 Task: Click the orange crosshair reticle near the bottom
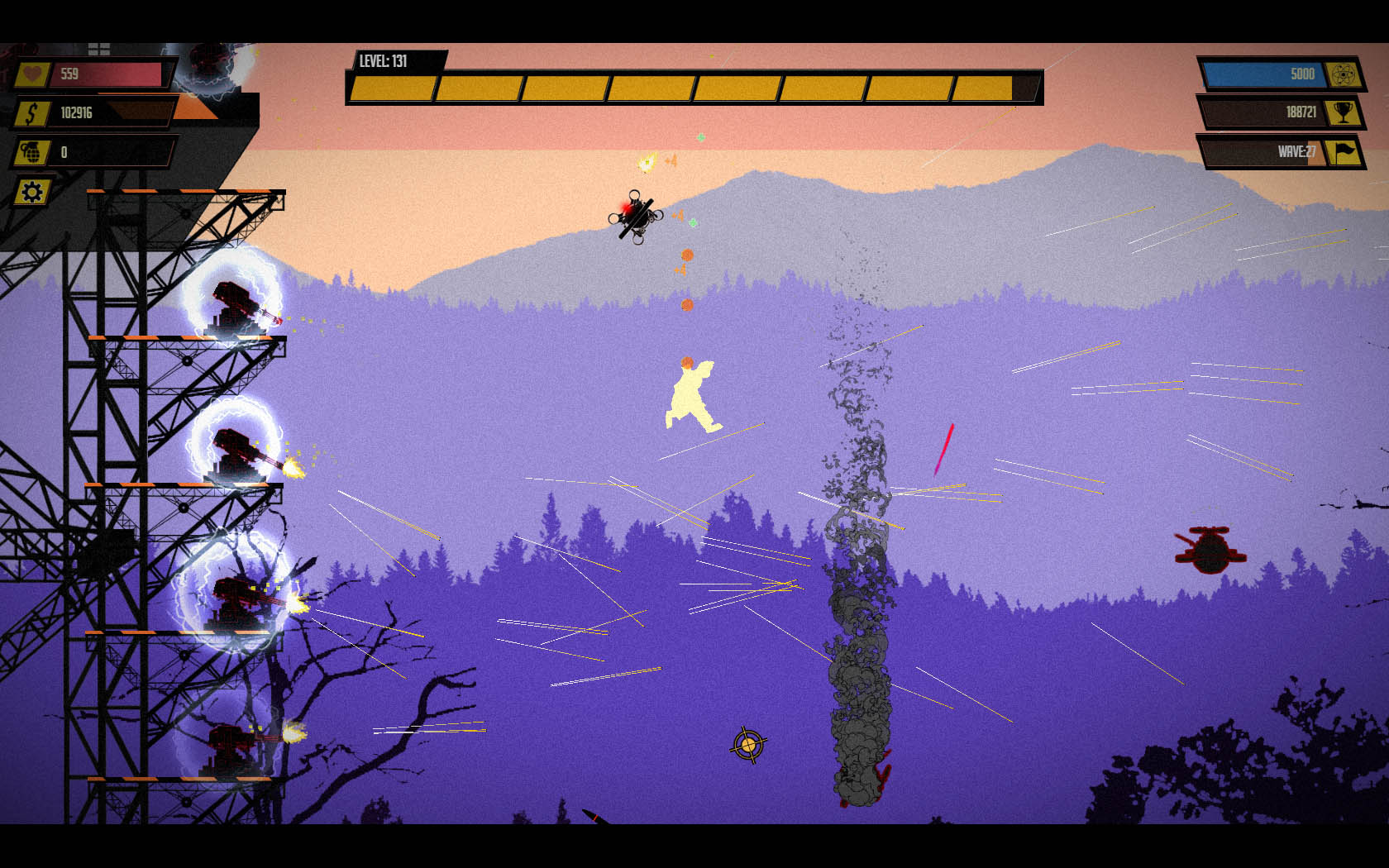tap(747, 743)
